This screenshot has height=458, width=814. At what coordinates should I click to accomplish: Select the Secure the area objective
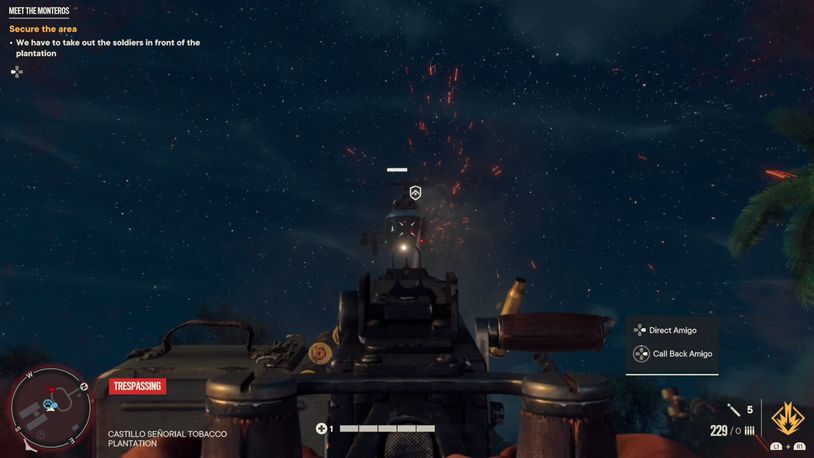43,29
